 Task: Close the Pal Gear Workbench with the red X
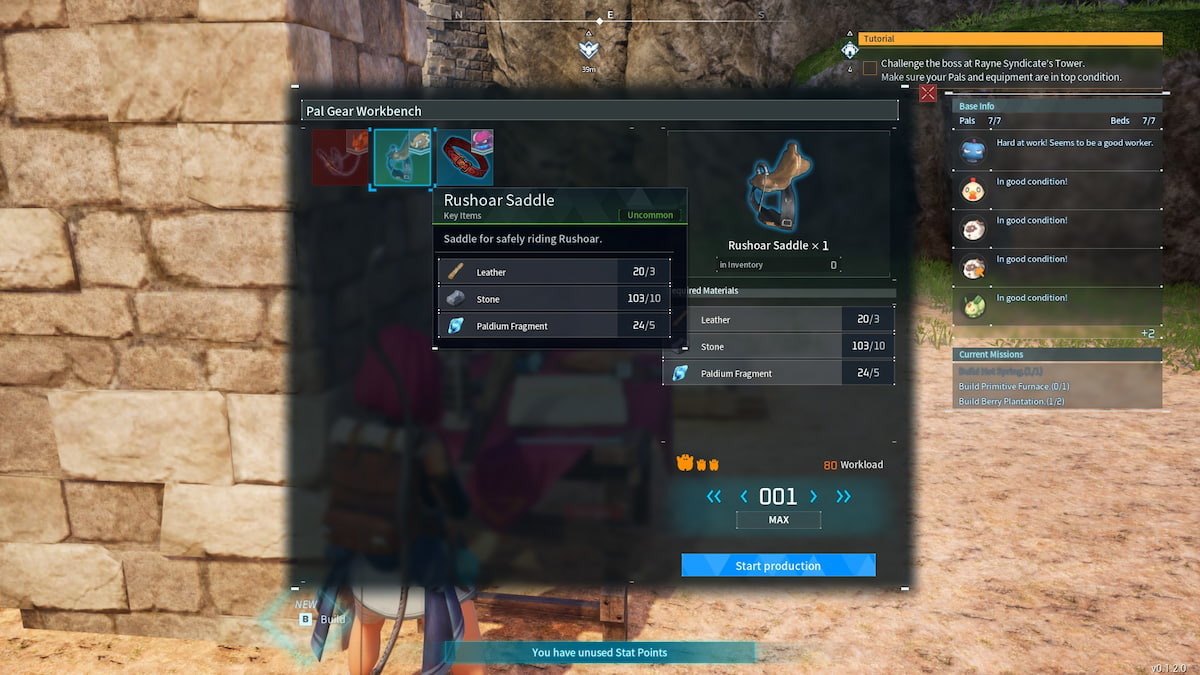pyautogui.click(x=928, y=93)
